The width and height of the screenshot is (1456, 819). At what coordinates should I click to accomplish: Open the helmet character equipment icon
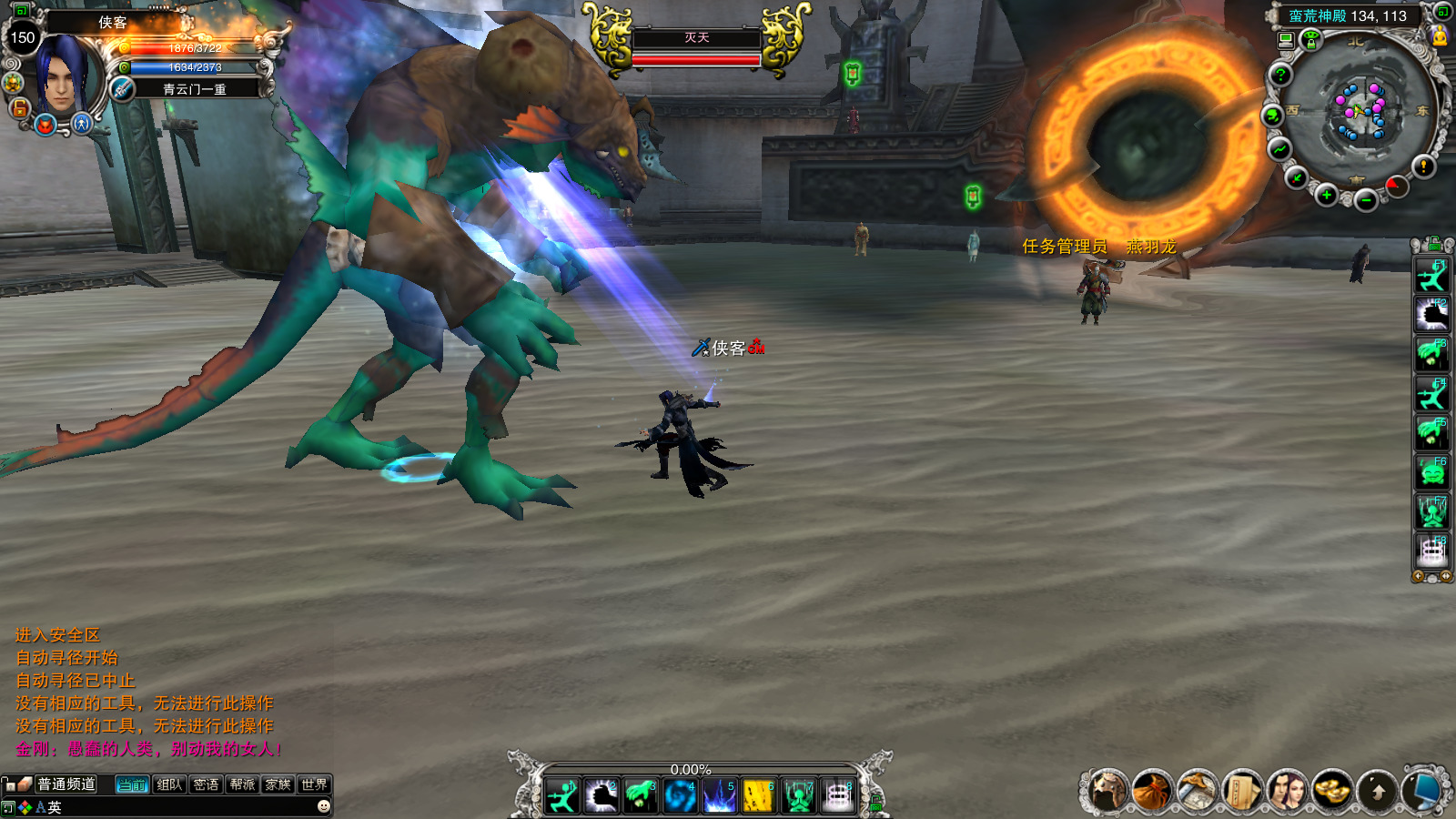(x=1108, y=791)
